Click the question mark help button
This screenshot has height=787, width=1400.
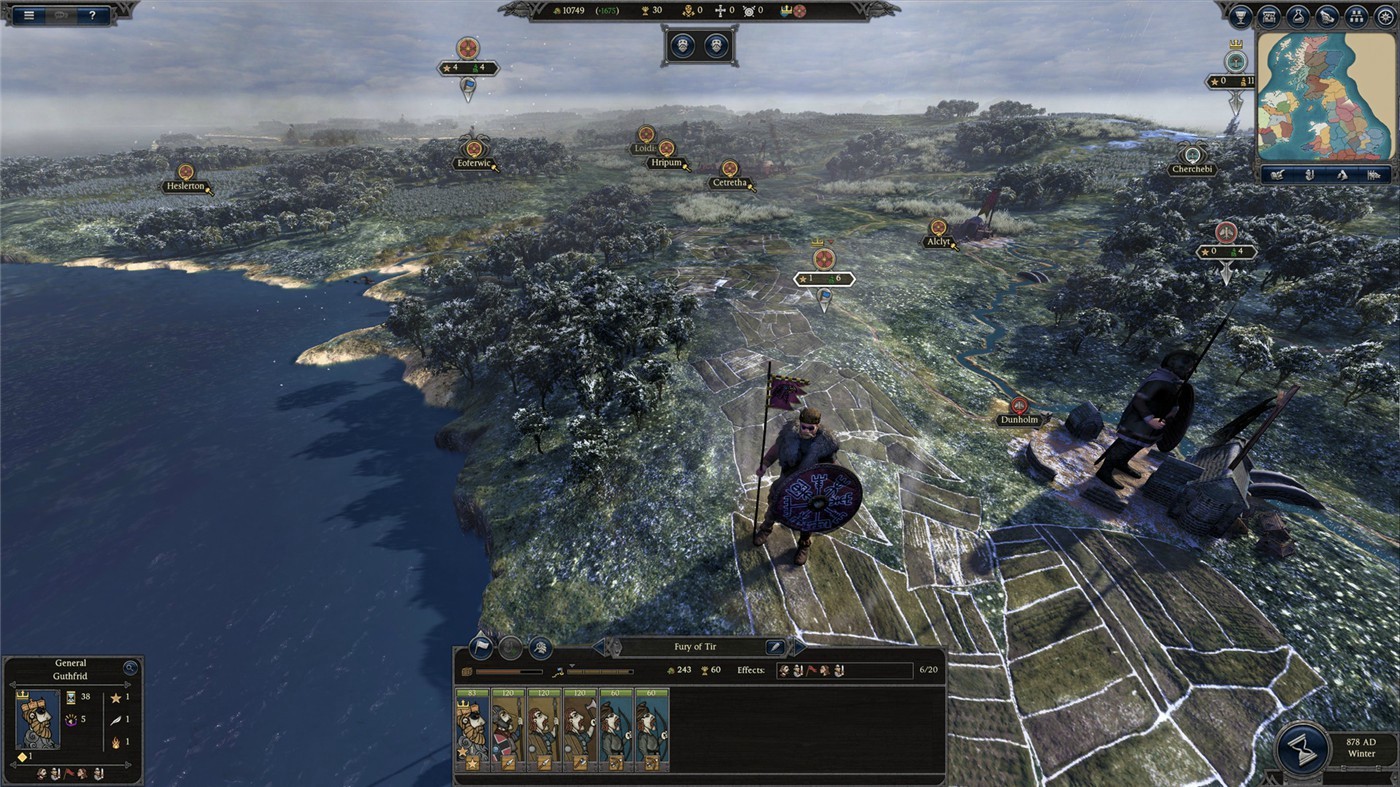[93, 14]
